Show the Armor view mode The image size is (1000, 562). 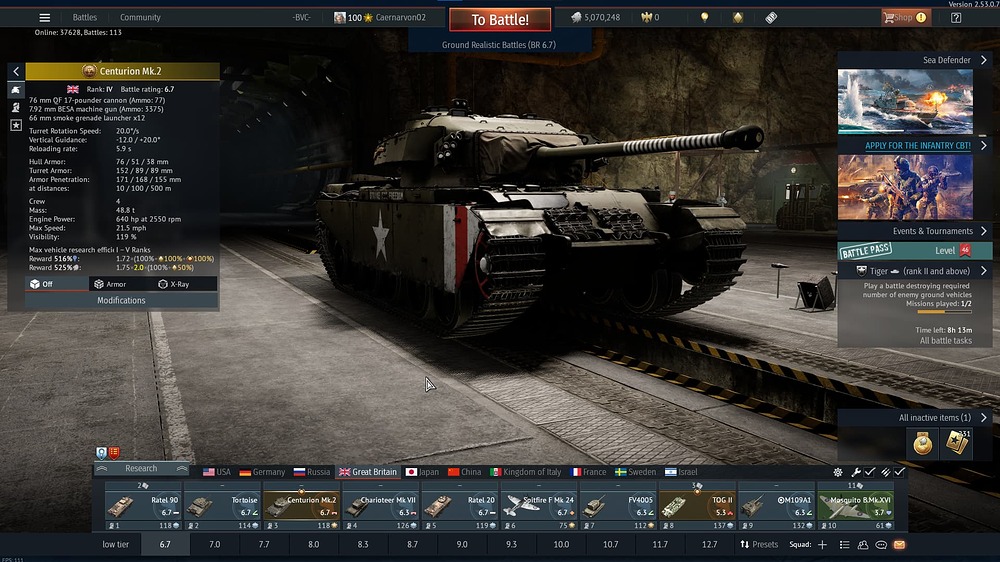point(110,284)
